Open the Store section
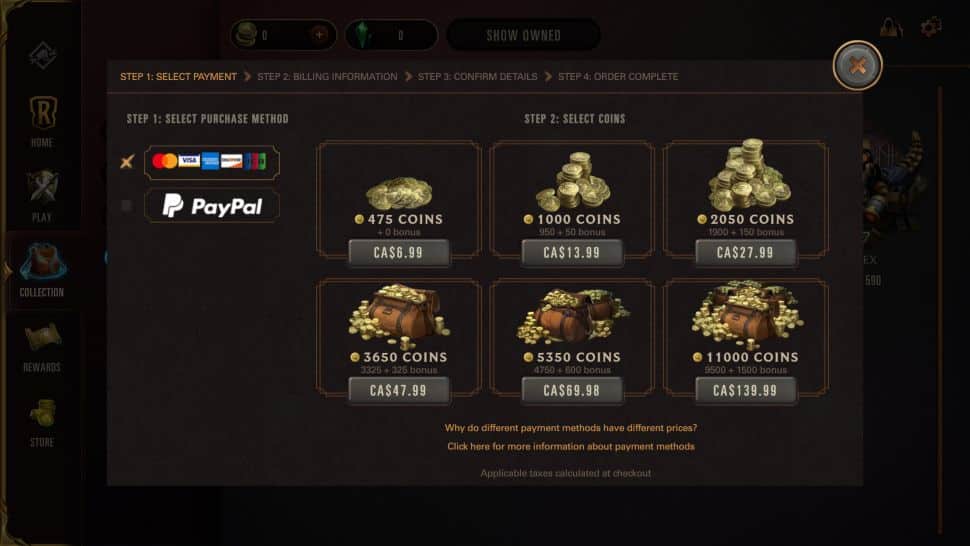The image size is (970, 546). 42,420
